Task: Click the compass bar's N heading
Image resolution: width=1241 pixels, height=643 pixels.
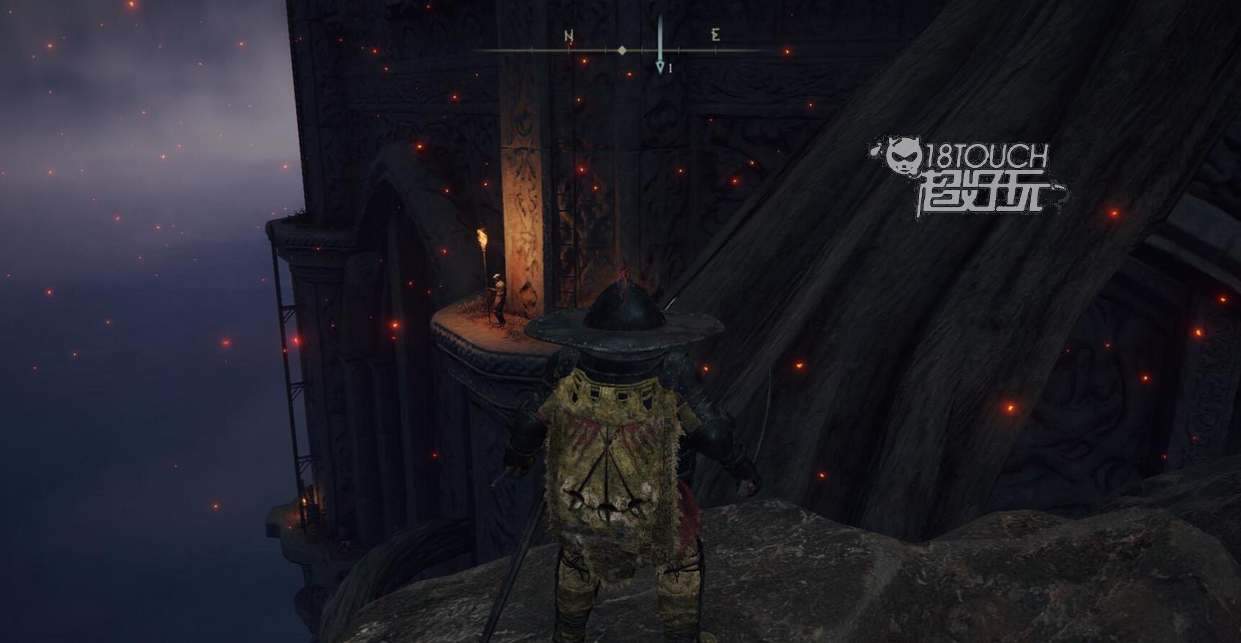Action: [x=568, y=37]
